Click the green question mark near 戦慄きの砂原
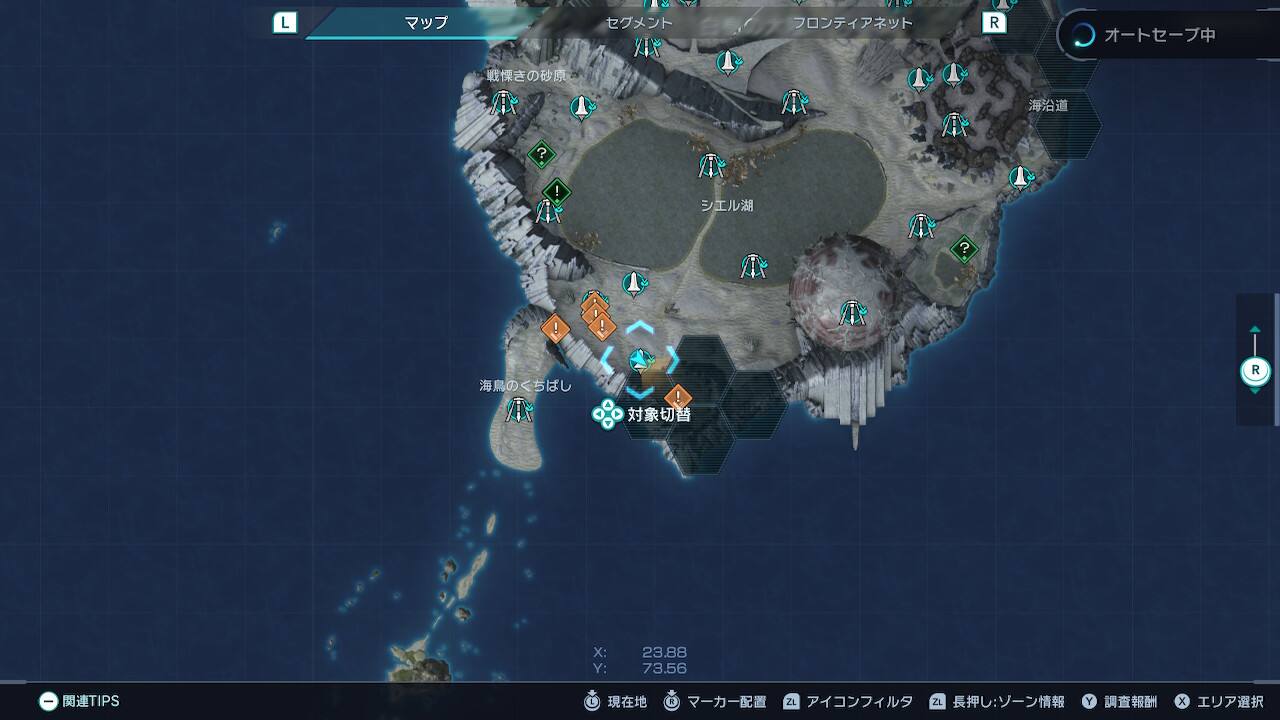The image size is (1280, 720). (x=541, y=154)
